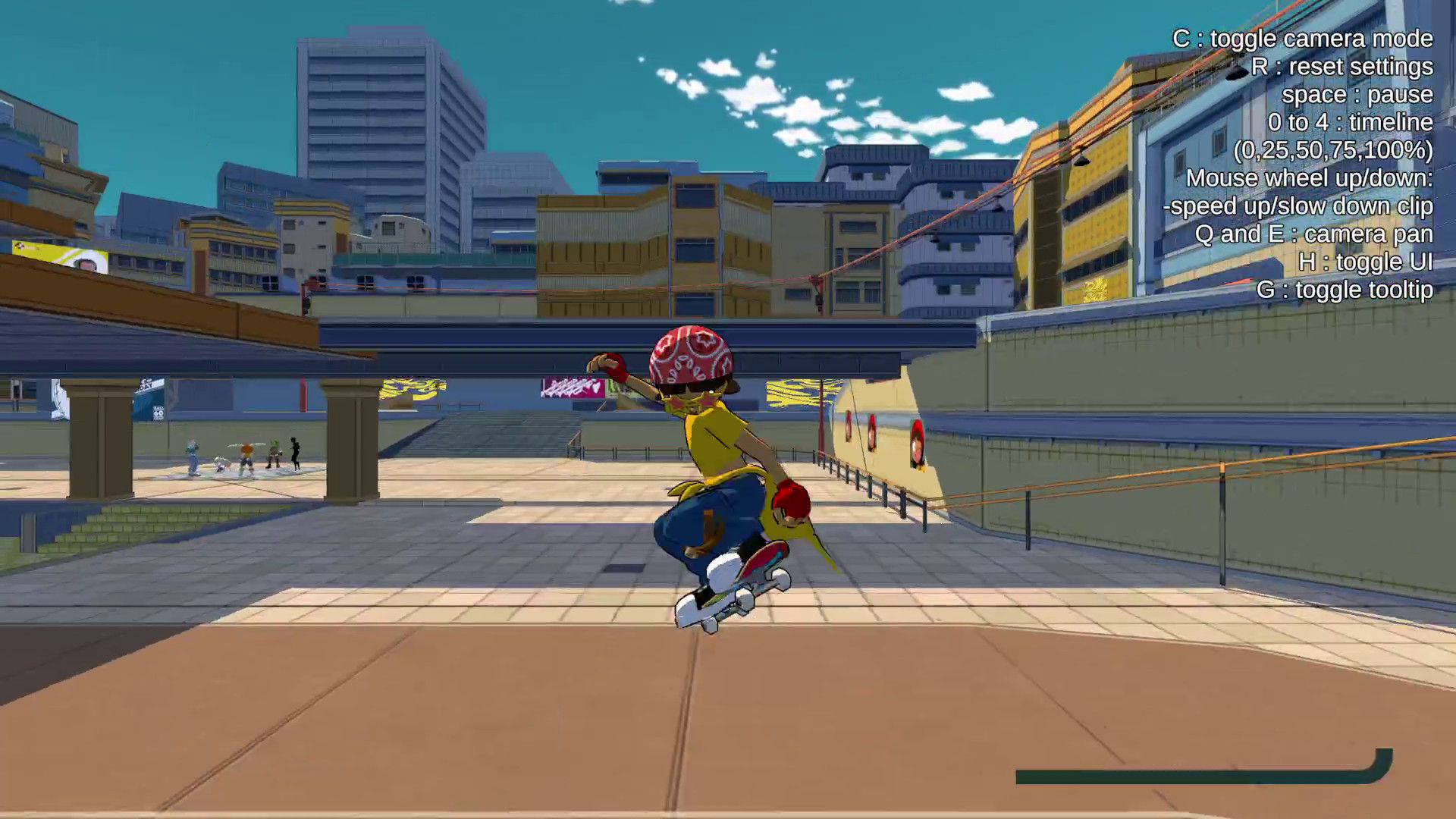
Task: Click the speed up/slow down clip text
Action: click(1298, 206)
